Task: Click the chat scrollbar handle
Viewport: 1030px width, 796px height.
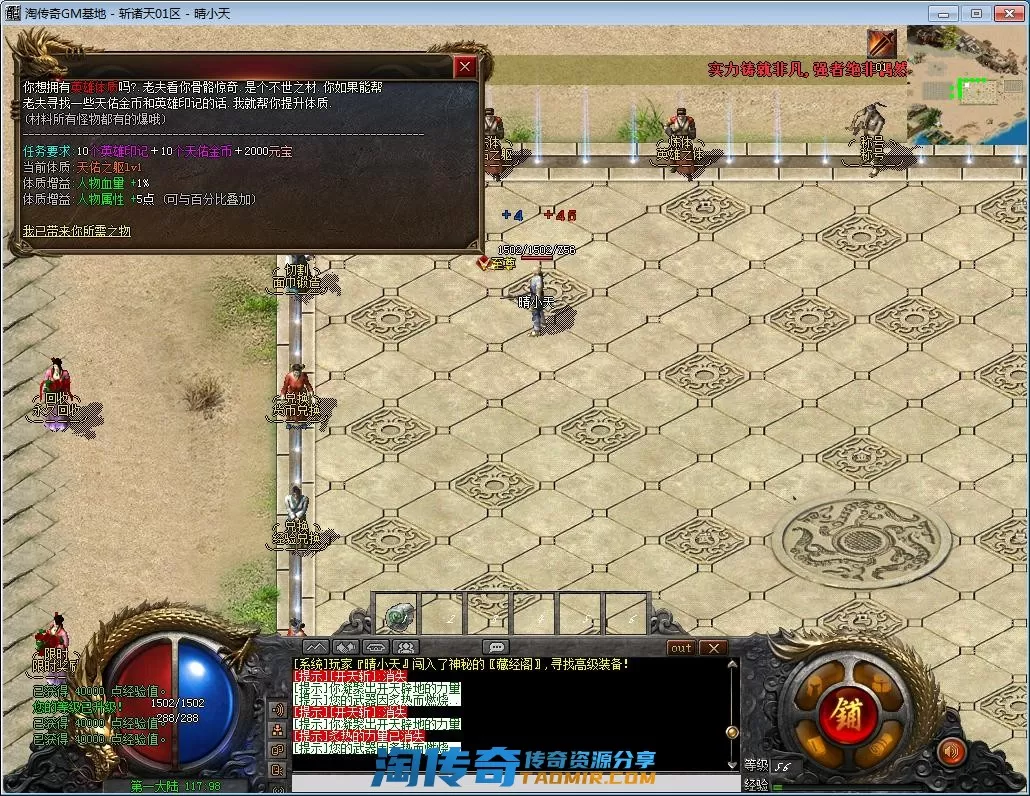Action: pyautogui.click(x=733, y=732)
